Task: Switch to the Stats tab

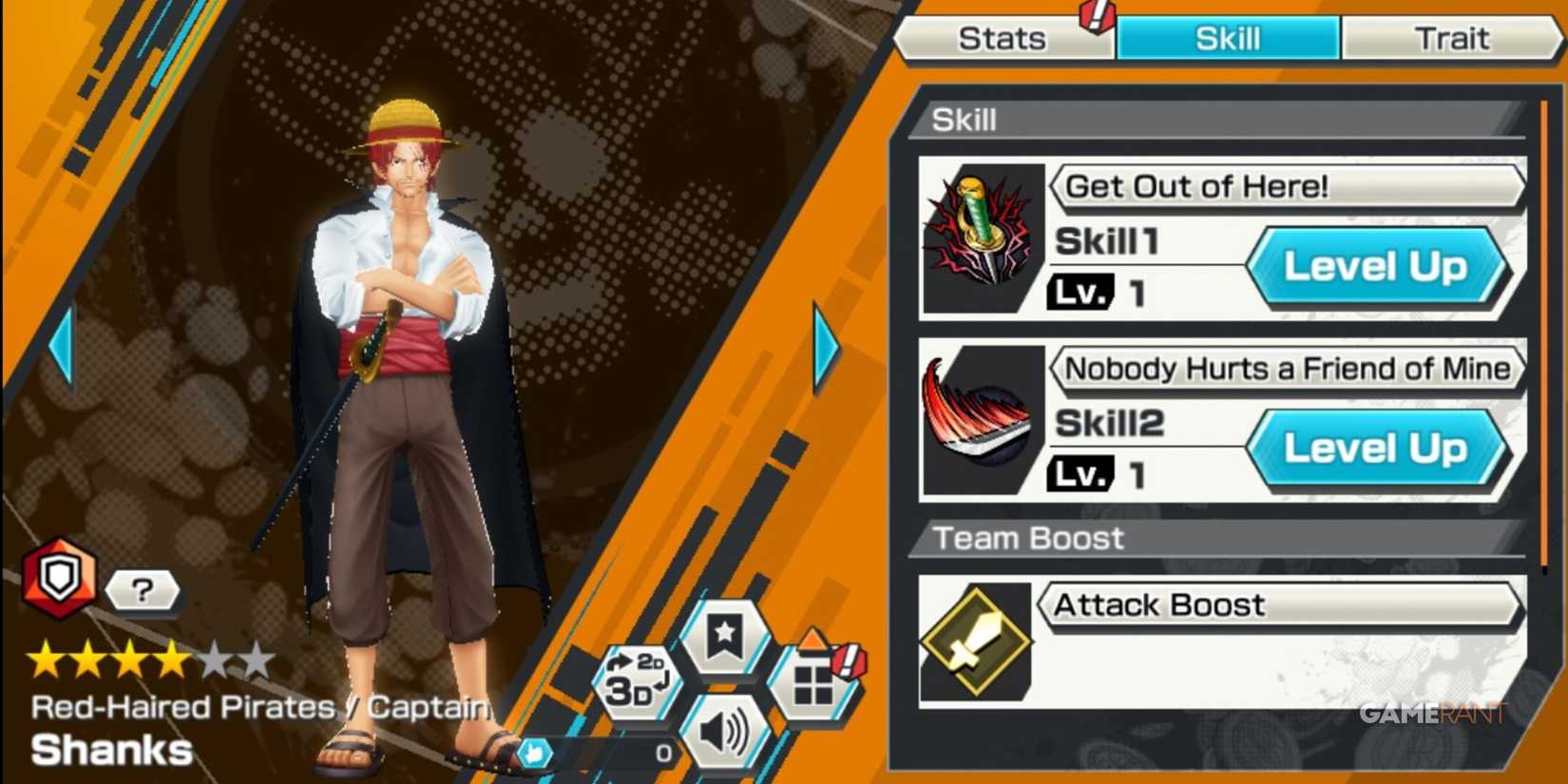Action: click(x=1003, y=38)
